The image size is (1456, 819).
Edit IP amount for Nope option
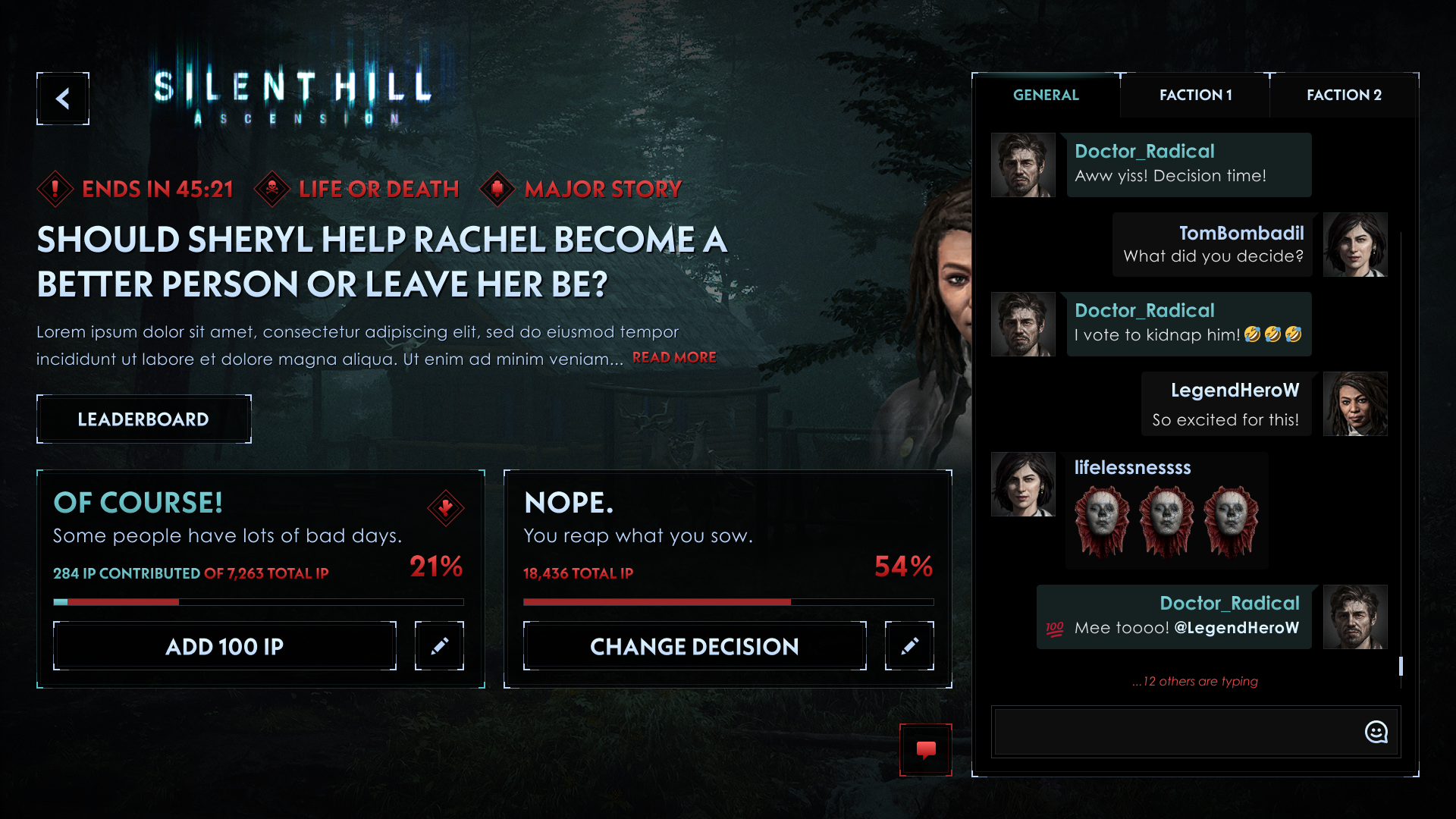click(909, 646)
